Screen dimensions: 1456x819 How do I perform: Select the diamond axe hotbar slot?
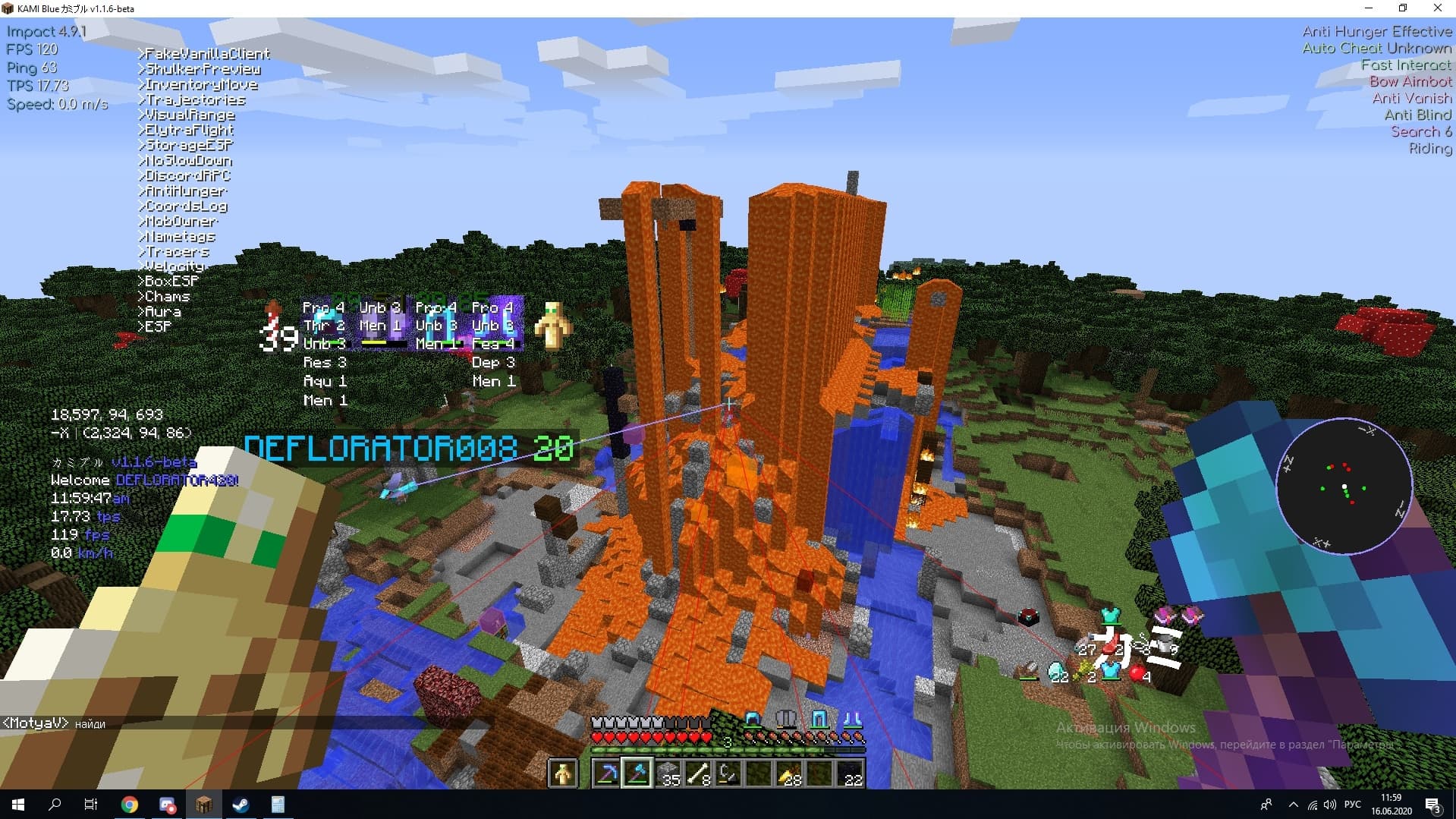click(x=637, y=773)
